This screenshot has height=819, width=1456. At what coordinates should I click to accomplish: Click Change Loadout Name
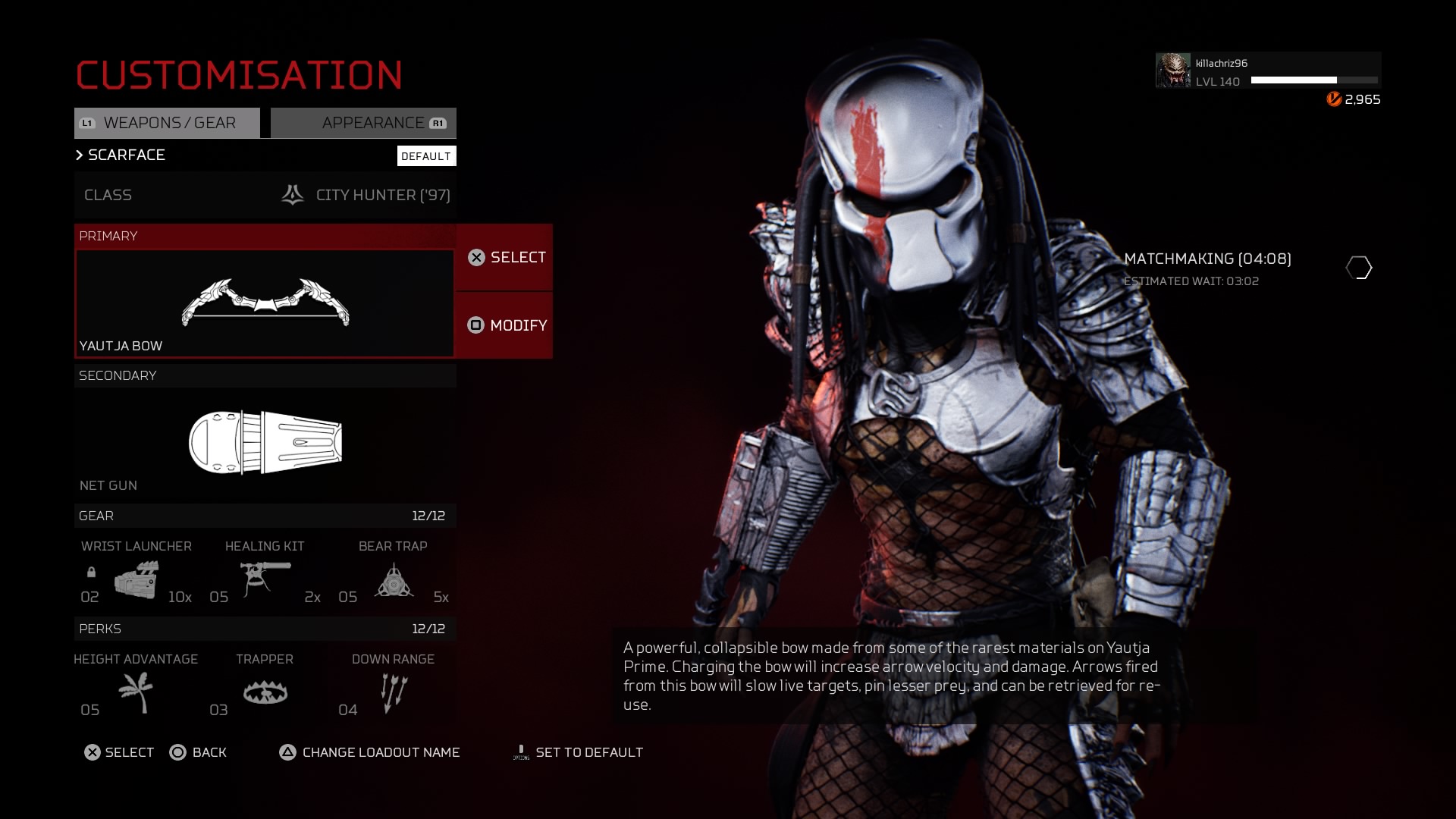click(x=370, y=752)
